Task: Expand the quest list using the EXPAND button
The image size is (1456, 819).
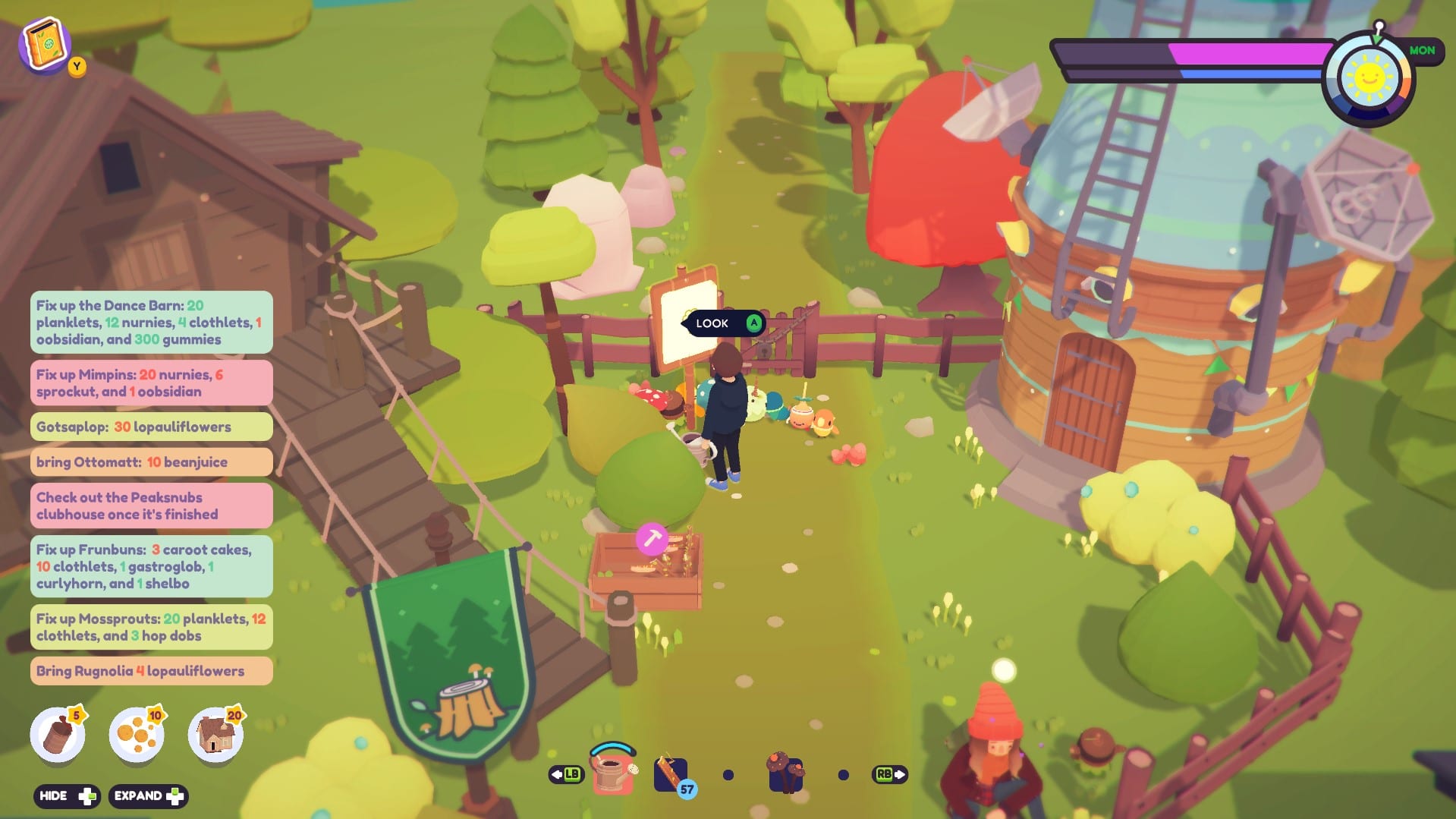Action: point(148,796)
